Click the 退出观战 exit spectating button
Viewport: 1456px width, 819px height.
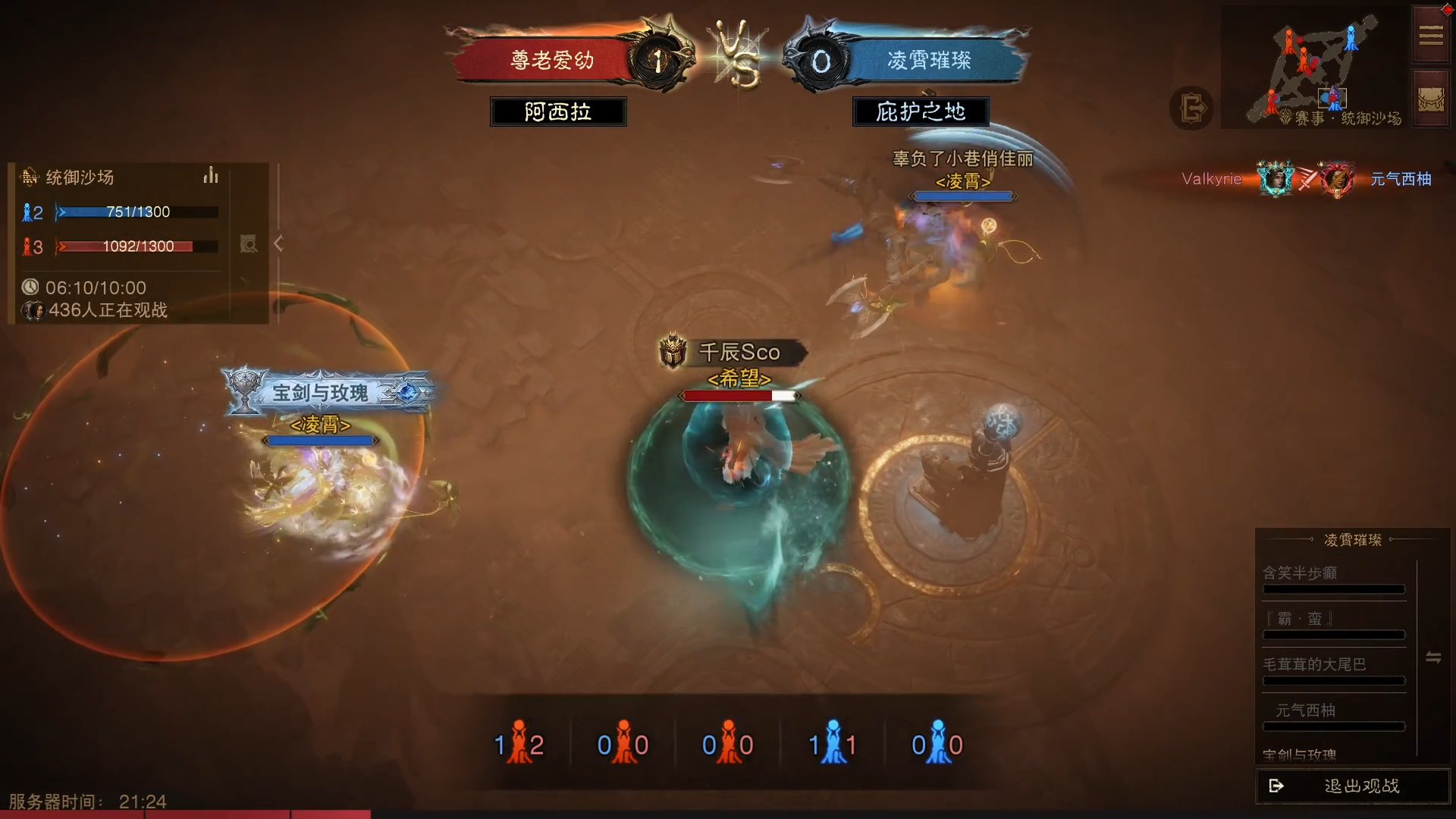pos(1353,786)
